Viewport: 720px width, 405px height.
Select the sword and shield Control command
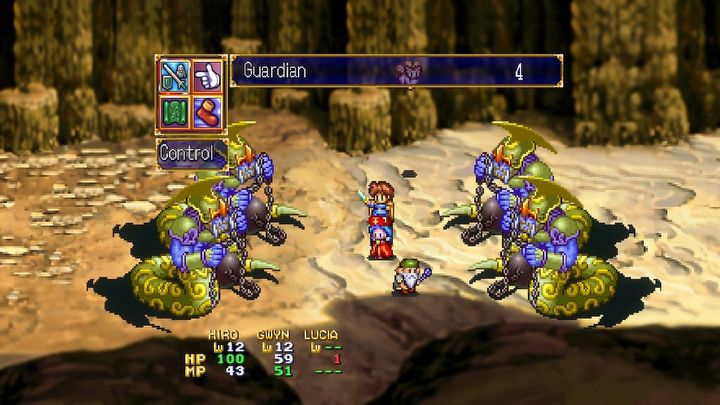pos(175,74)
